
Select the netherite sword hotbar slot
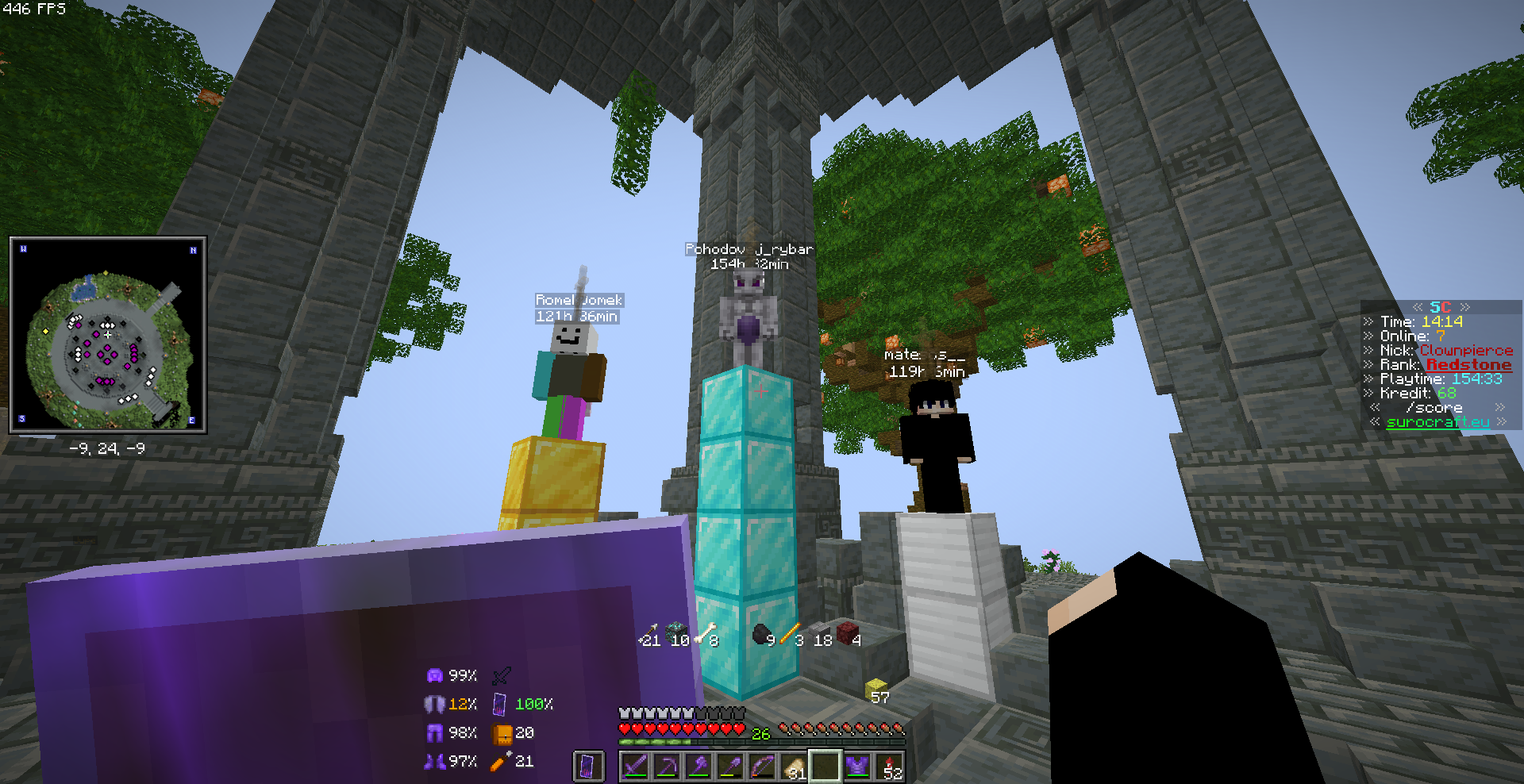[x=635, y=767]
